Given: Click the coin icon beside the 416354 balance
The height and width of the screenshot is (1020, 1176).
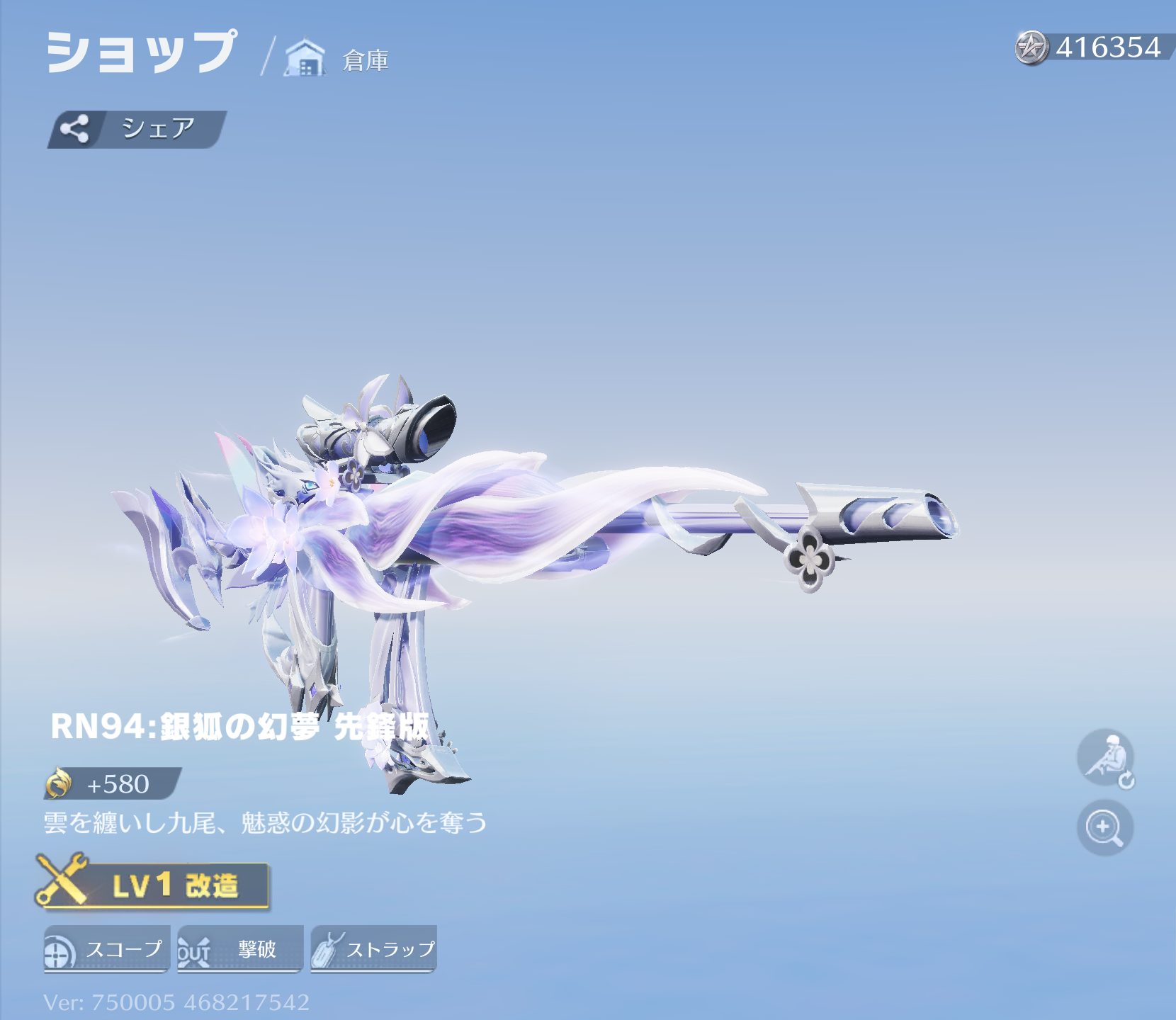Looking at the screenshot, I should (x=1032, y=46).
